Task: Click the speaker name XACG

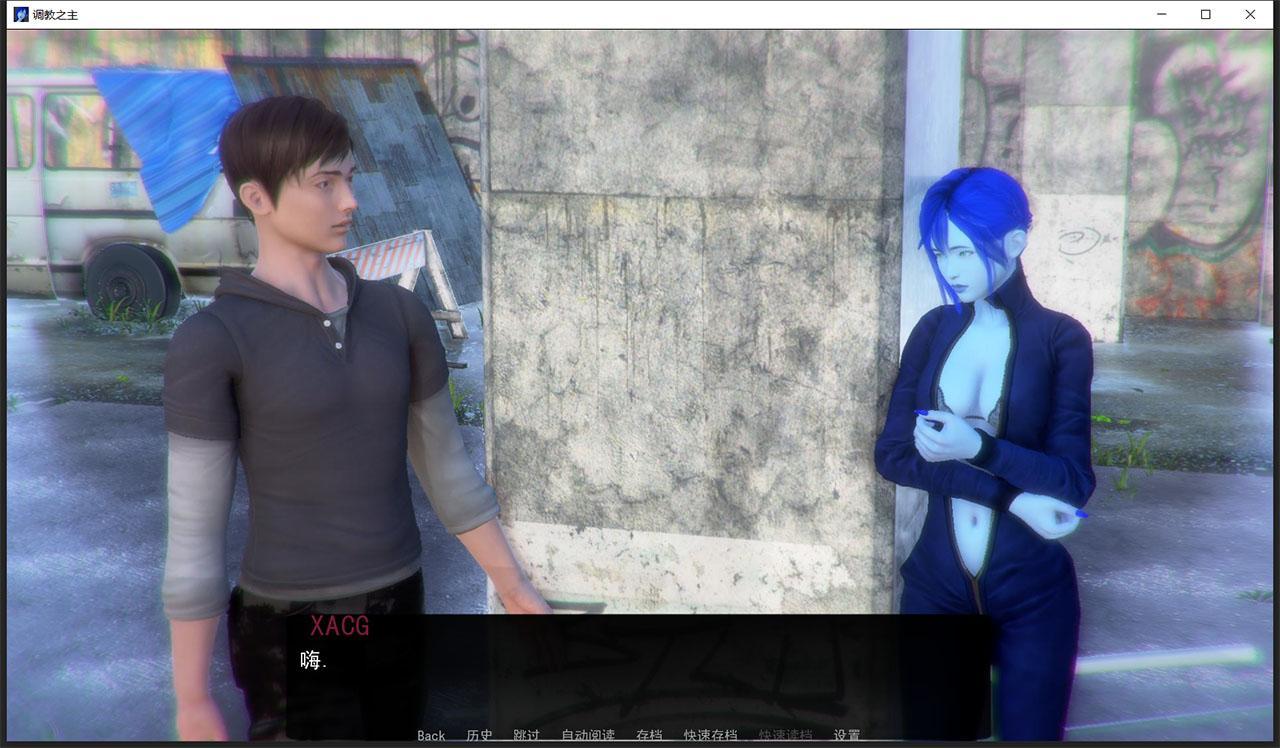Action: tap(340, 627)
